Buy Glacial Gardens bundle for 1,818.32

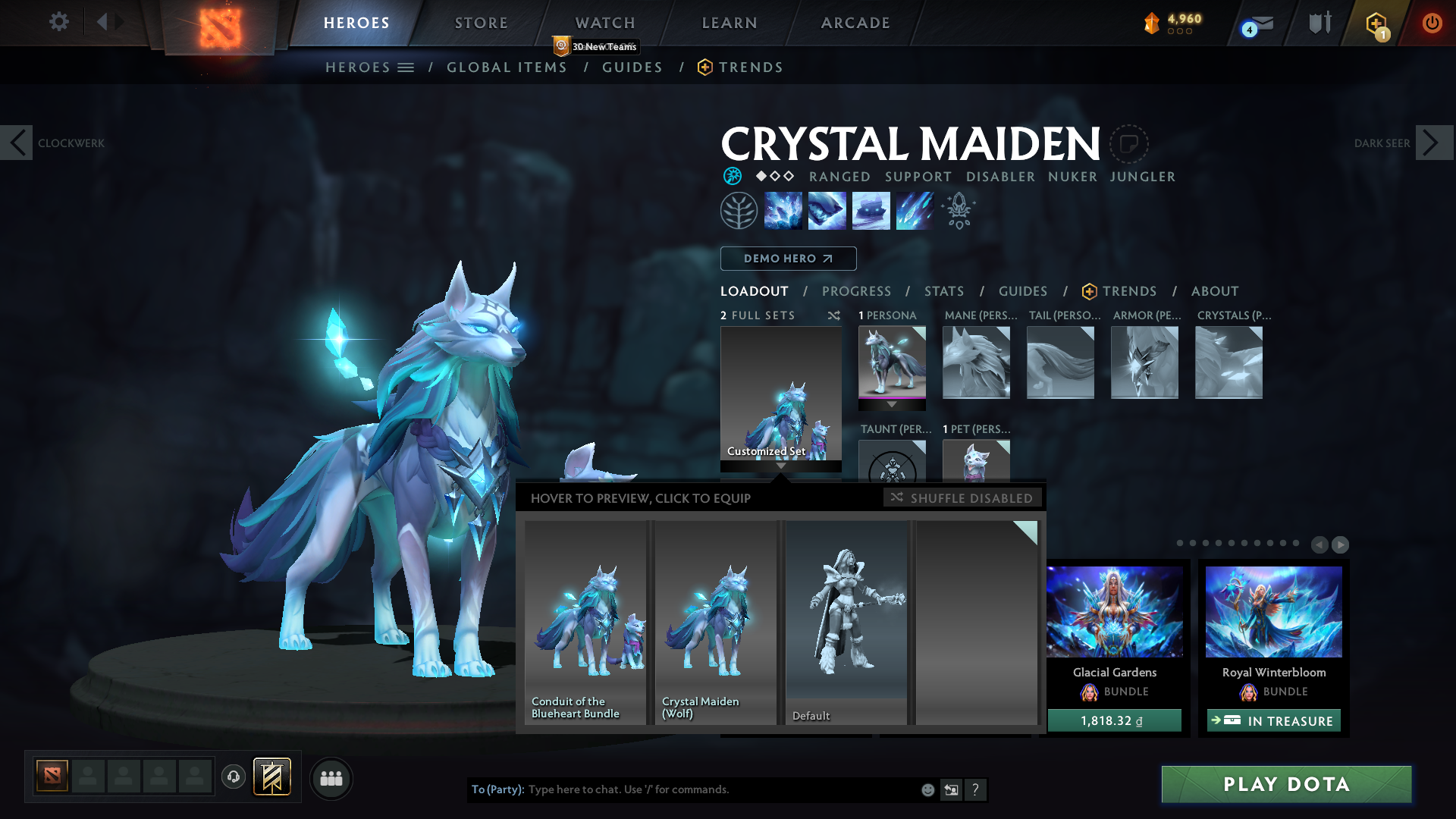click(x=1114, y=720)
